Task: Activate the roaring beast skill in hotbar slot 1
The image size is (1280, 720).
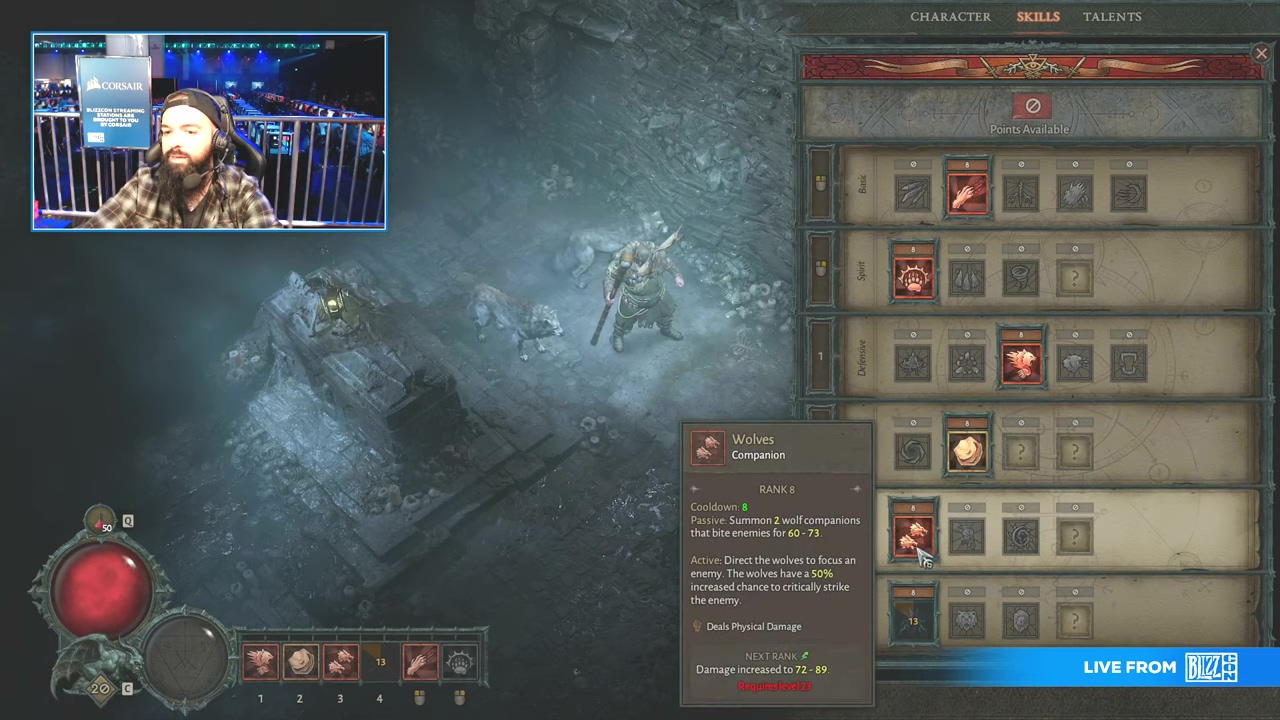Action: (x=260, y=662)
